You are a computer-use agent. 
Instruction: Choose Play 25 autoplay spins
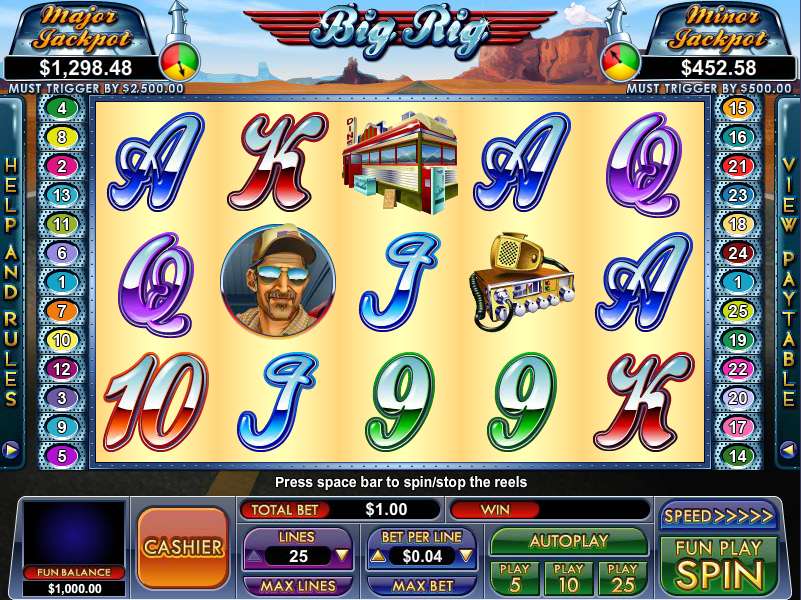[622, 578]
